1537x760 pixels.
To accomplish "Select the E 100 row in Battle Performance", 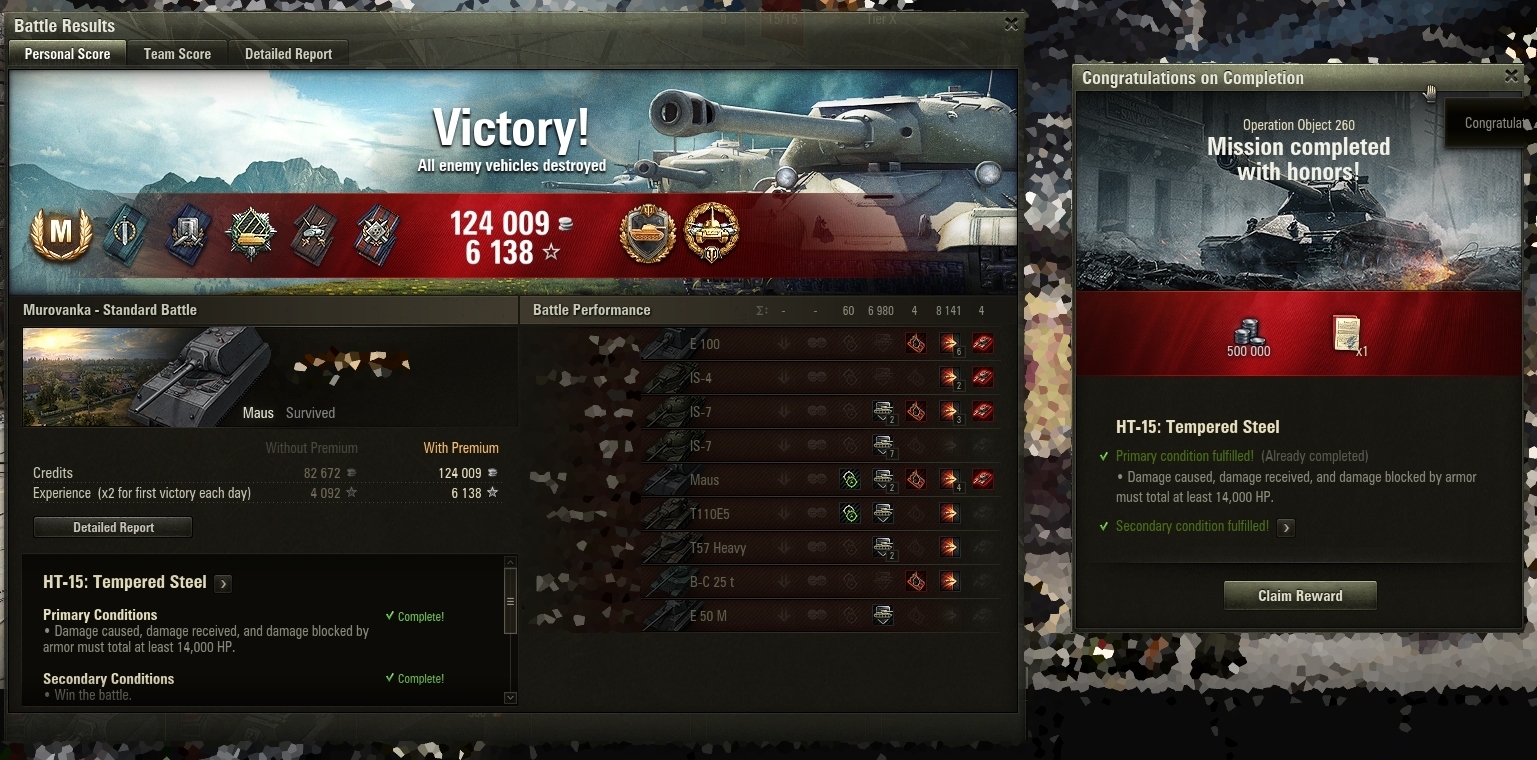I will (760, 344).
